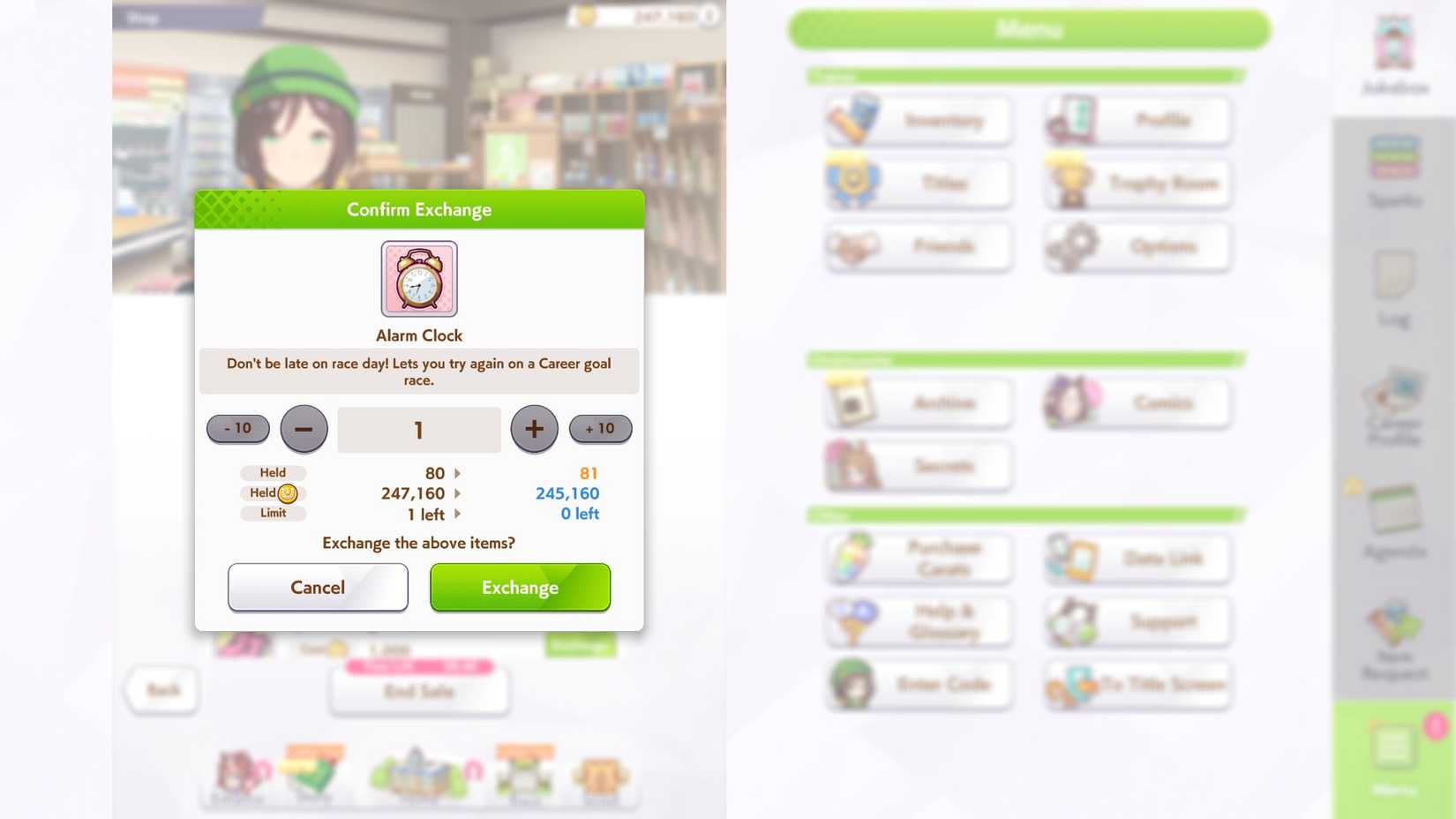This screenshot has height=819, width=1456.
Task: Click the quantity input field showing 1
Action: (x=418, y=429)
